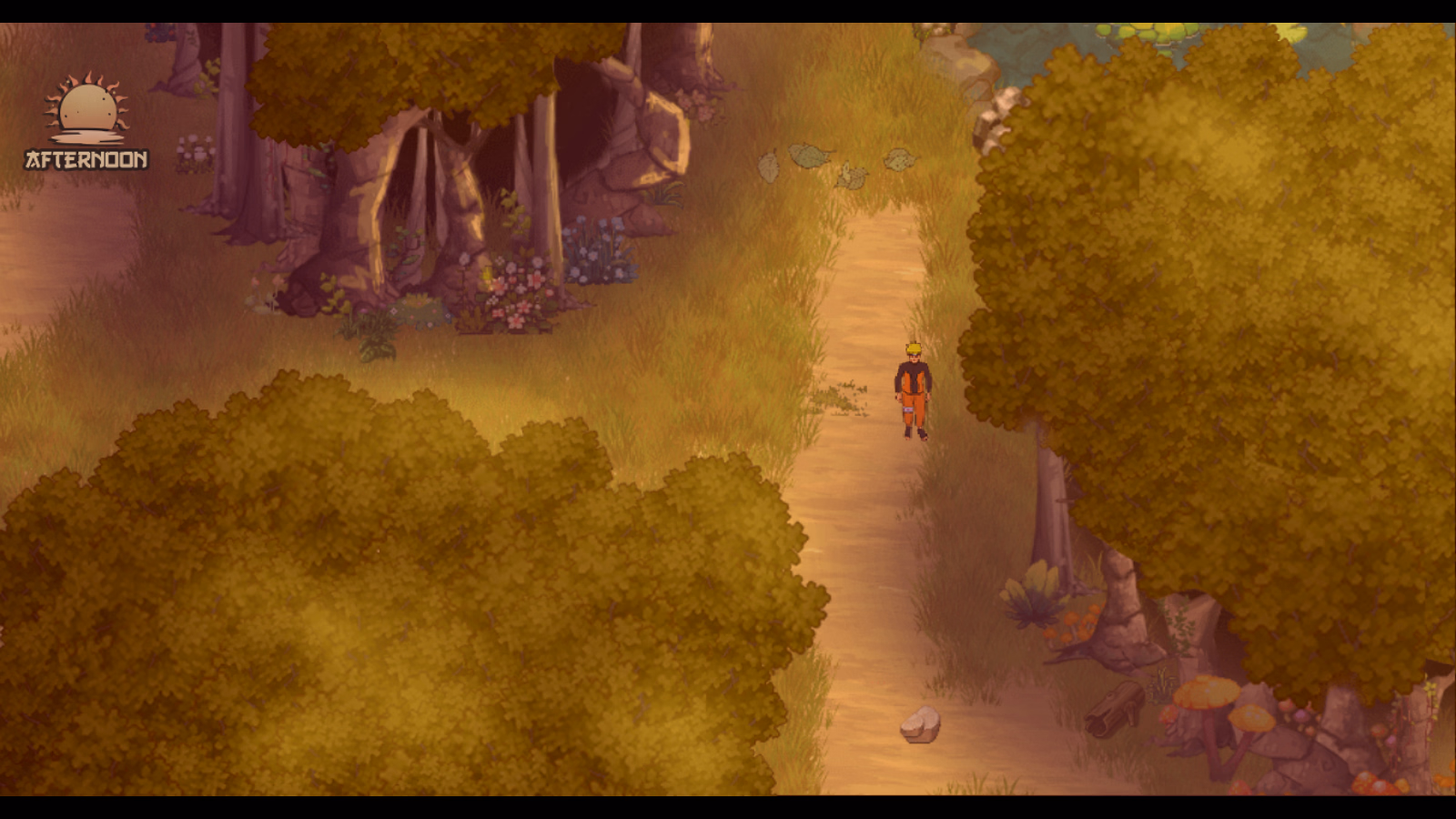
Task: Click the tall tree trunk on the right
Action: tap(1051, 500)
